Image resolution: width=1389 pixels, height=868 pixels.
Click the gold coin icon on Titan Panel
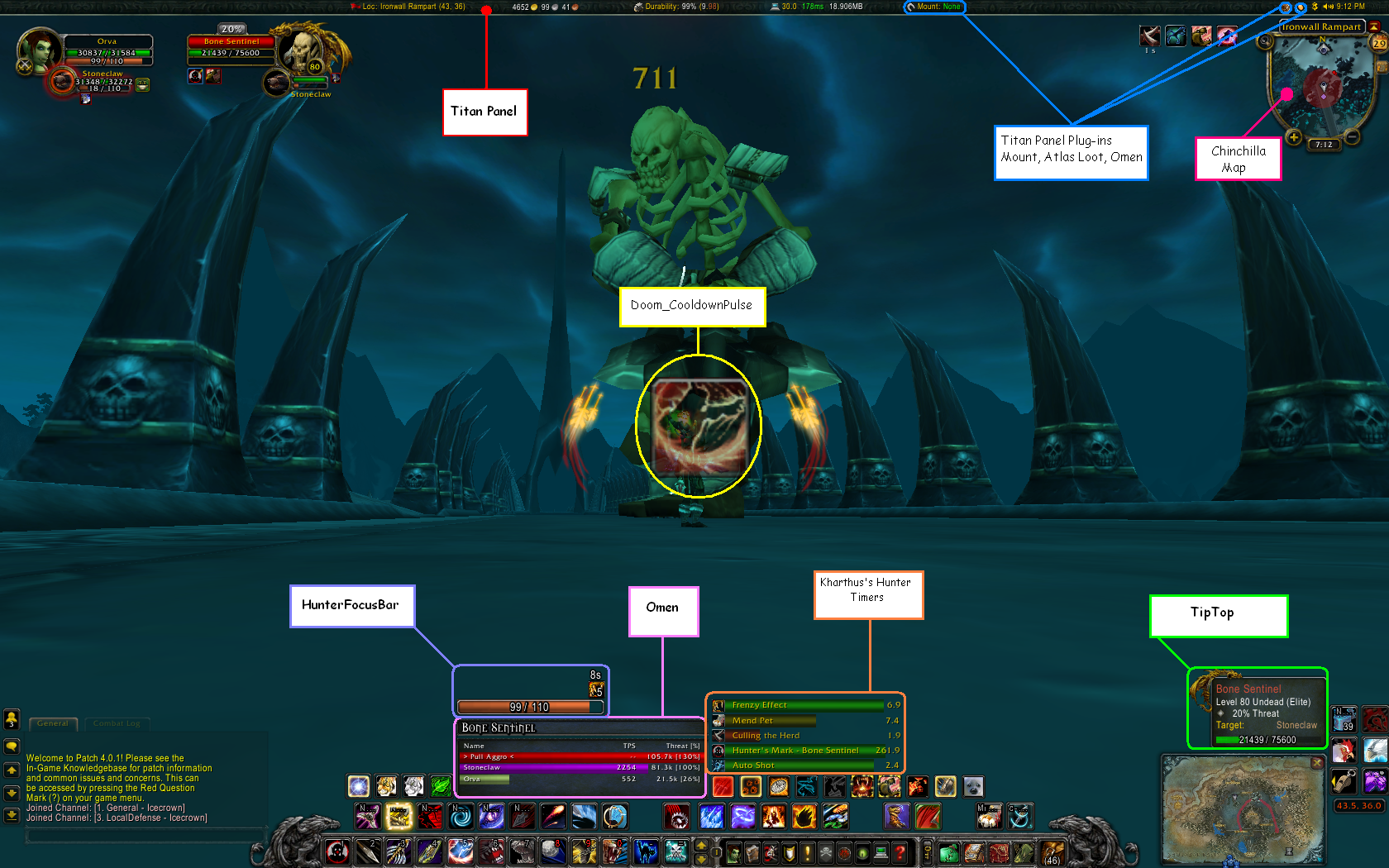(x=532, y=7)
